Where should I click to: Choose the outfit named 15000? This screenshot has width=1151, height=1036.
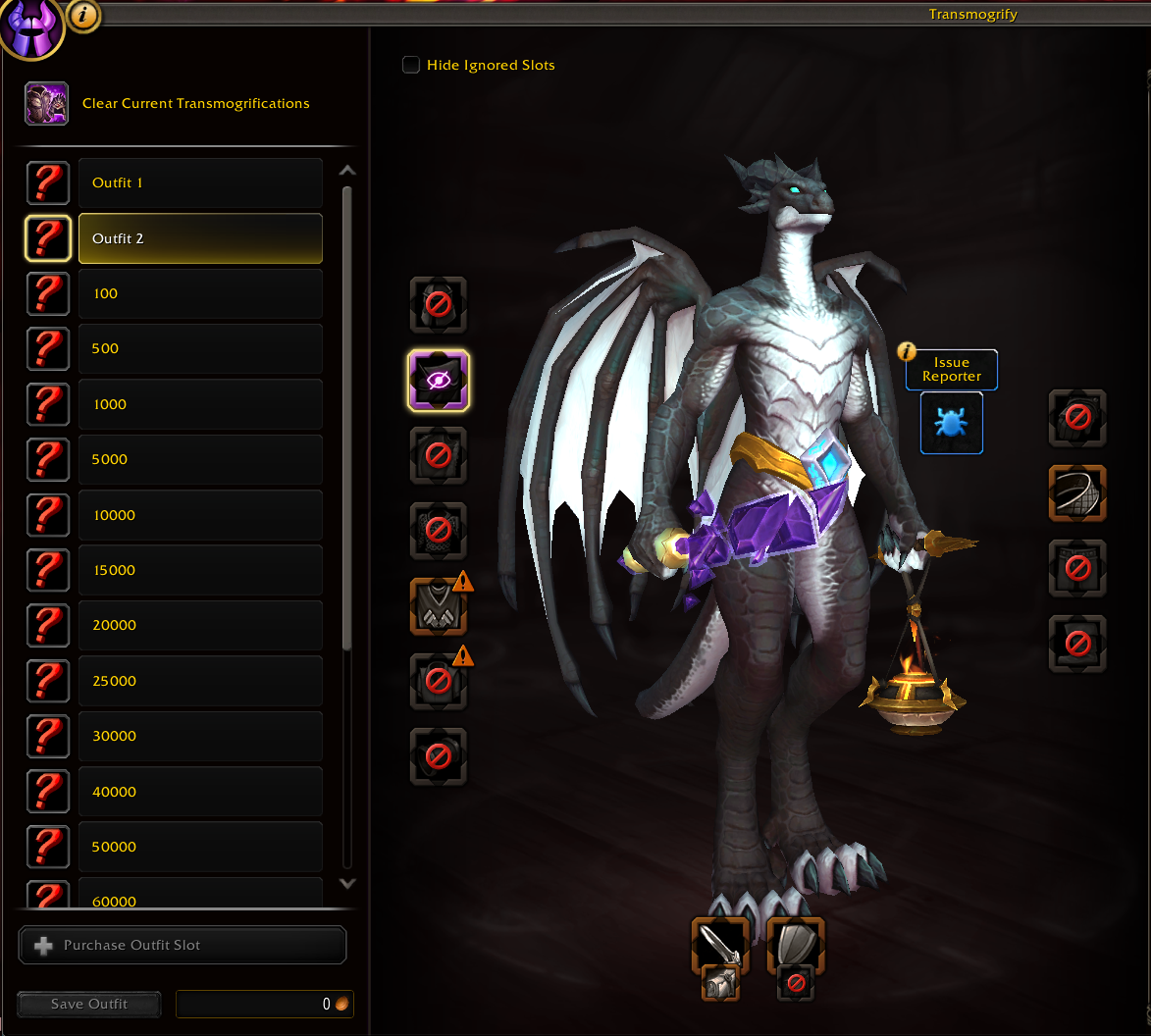[200, 570]
